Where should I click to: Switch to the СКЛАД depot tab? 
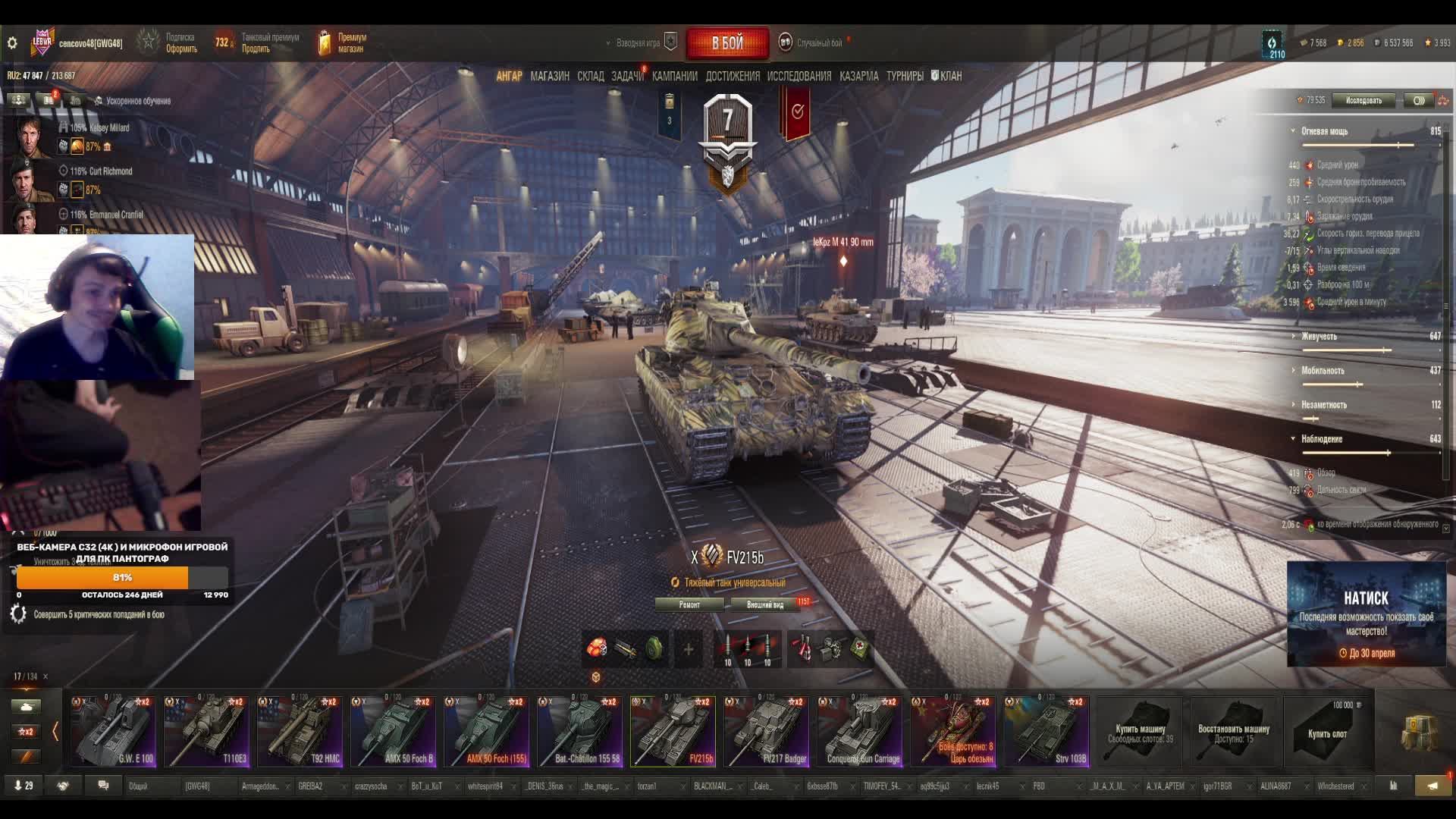point(591,76)
